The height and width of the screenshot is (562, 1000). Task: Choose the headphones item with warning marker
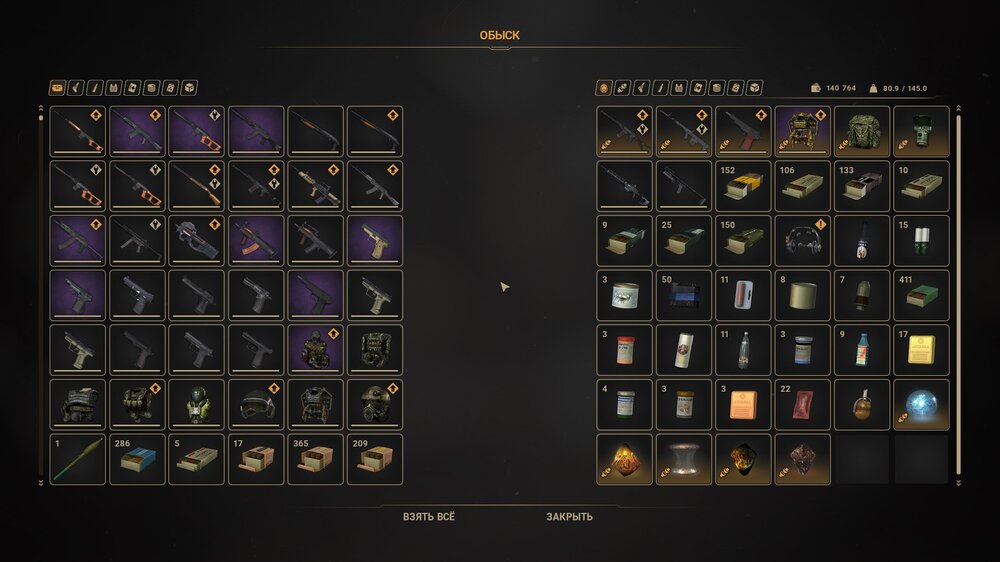click(x=802, y=241)
